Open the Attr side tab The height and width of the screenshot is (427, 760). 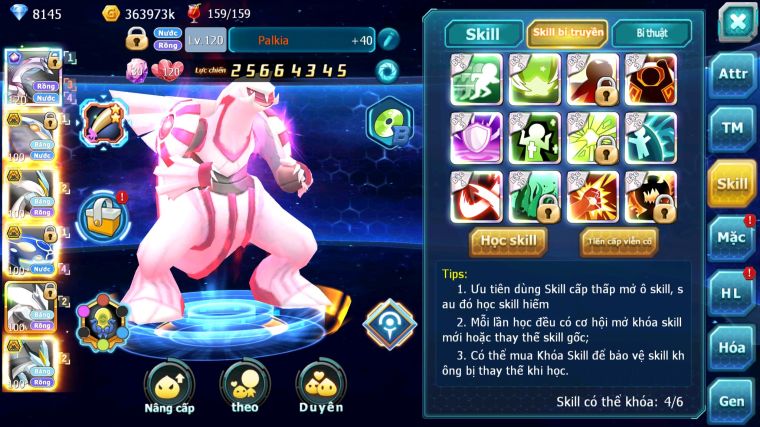[732, 76]
